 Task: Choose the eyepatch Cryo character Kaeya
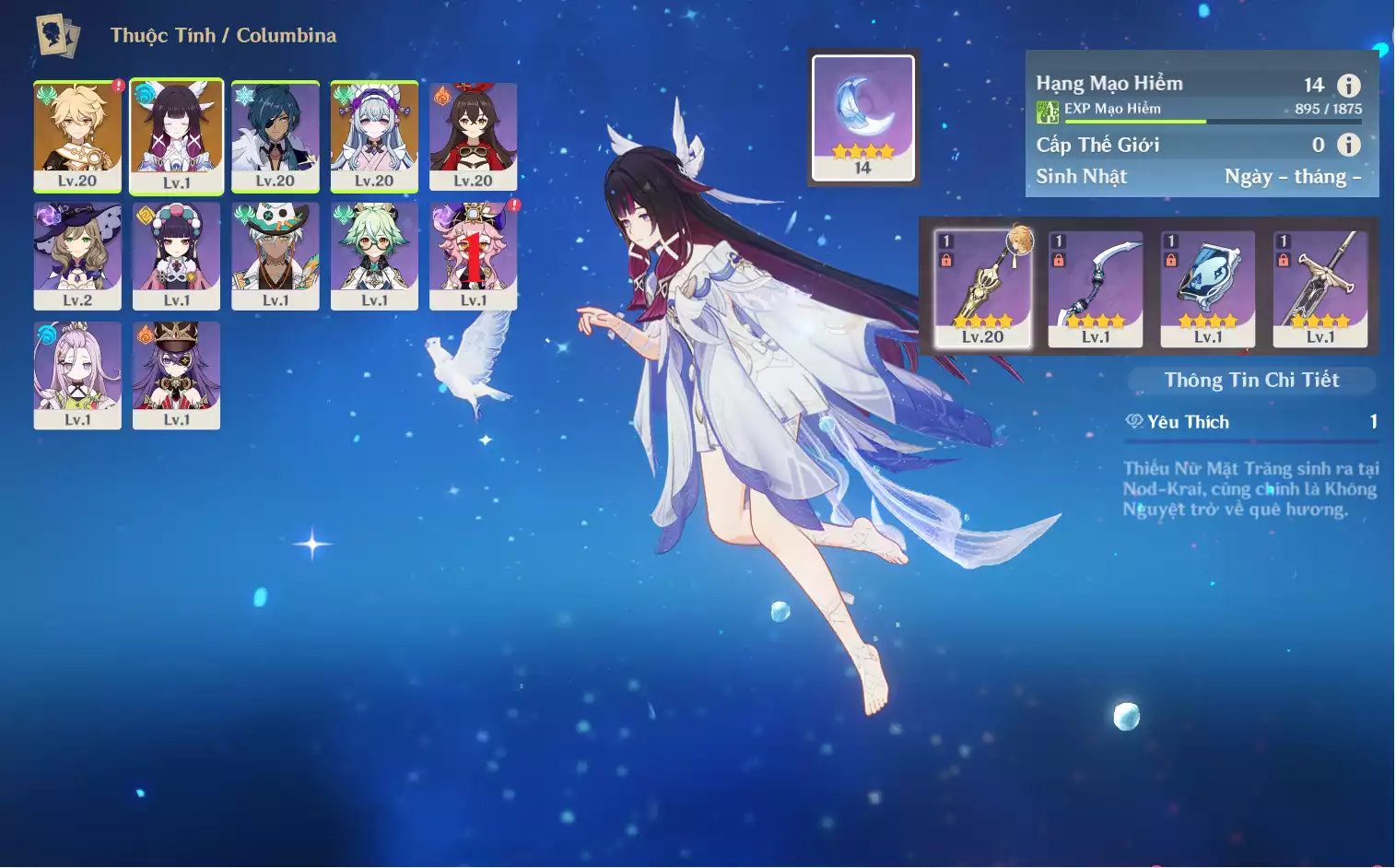coord(276,135)
